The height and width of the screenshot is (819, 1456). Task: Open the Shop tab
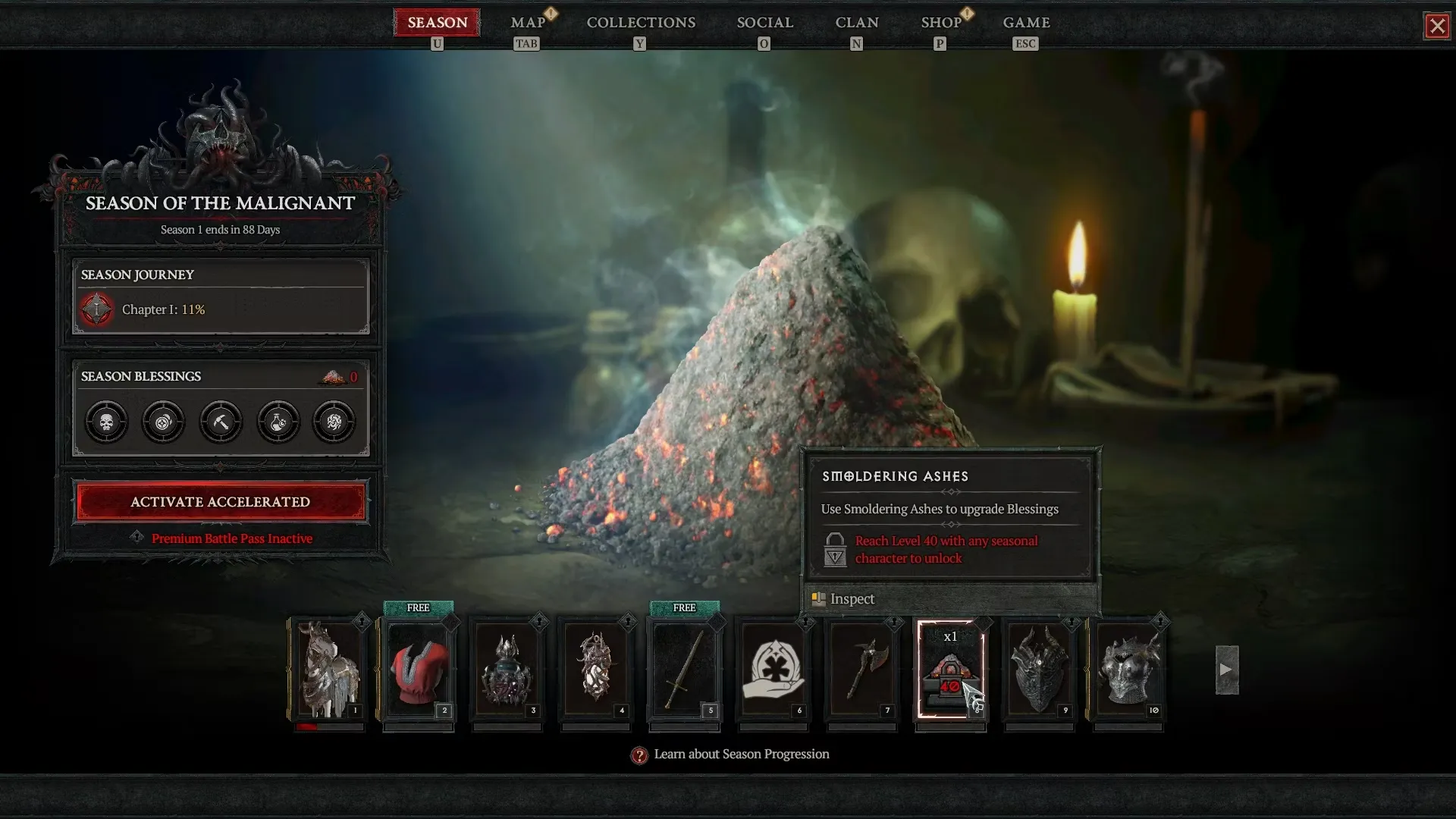pyautogui.click(x=941, y=23)
